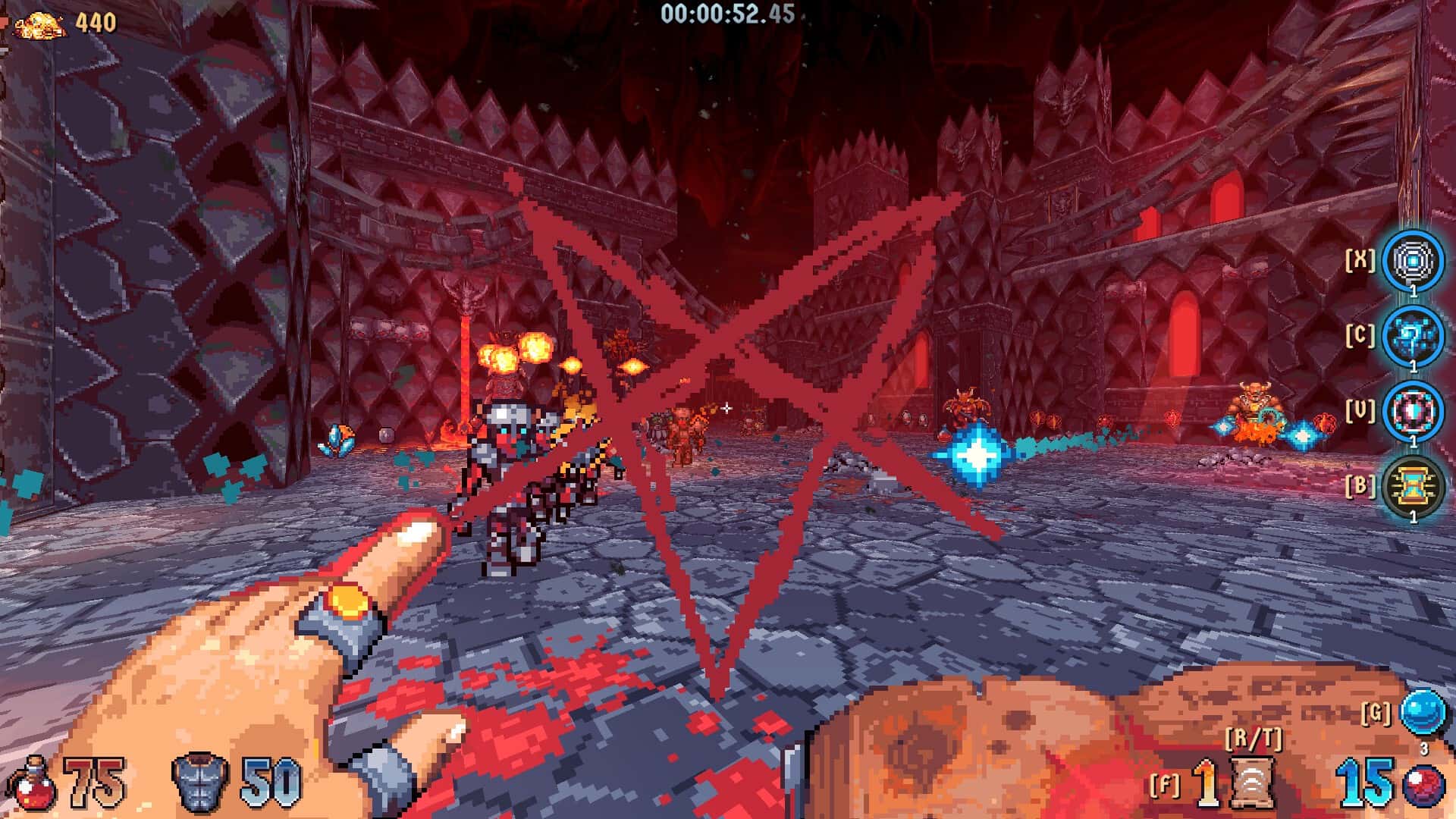
Task: Click the crosshair at screen center
Action: pos(726,407)
